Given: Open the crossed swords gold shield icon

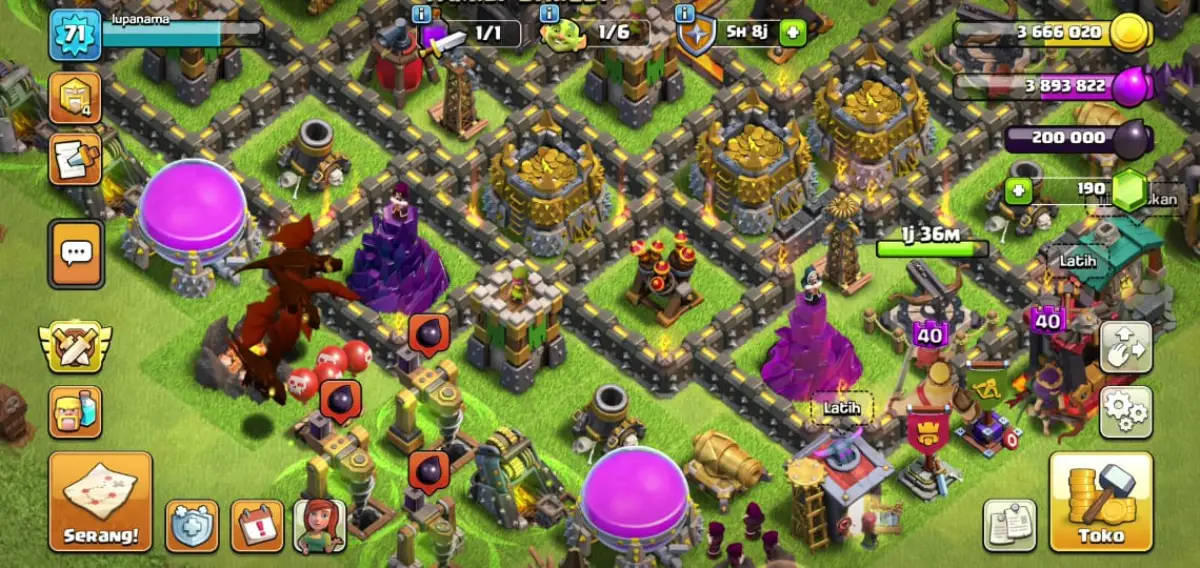Looking at the screenshot, I should pos(75,346).
